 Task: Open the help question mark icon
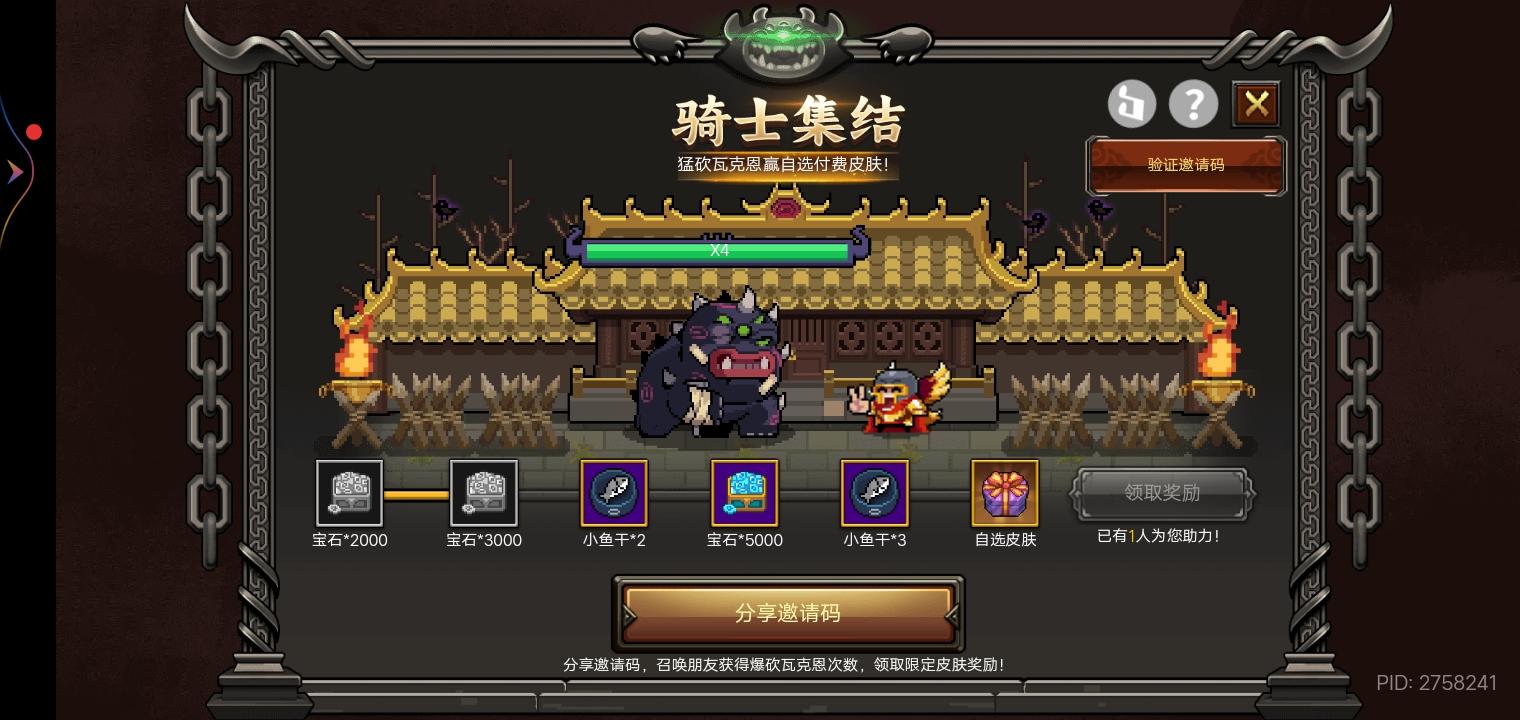coord(1194,103)
